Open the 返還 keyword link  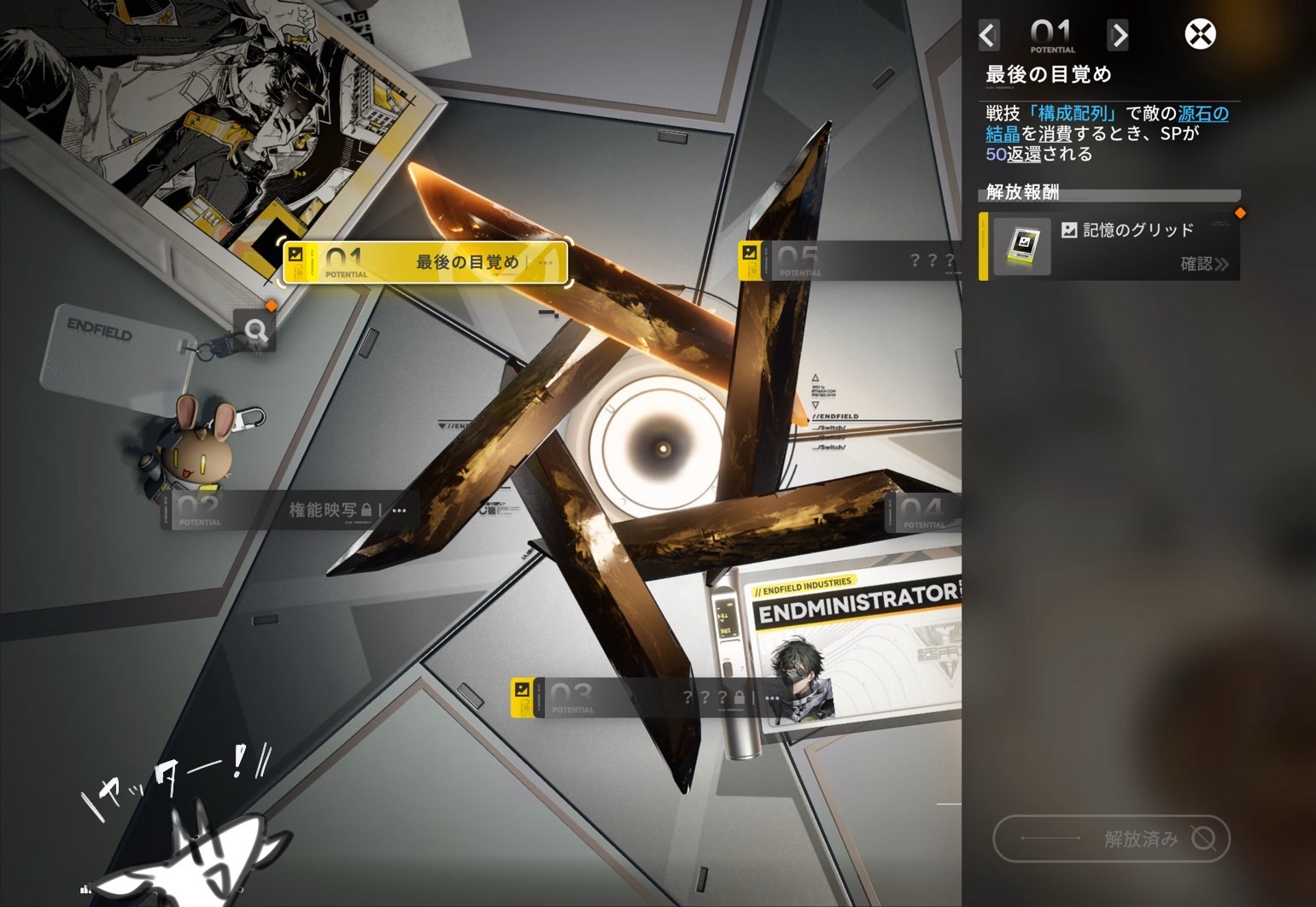1024,155
